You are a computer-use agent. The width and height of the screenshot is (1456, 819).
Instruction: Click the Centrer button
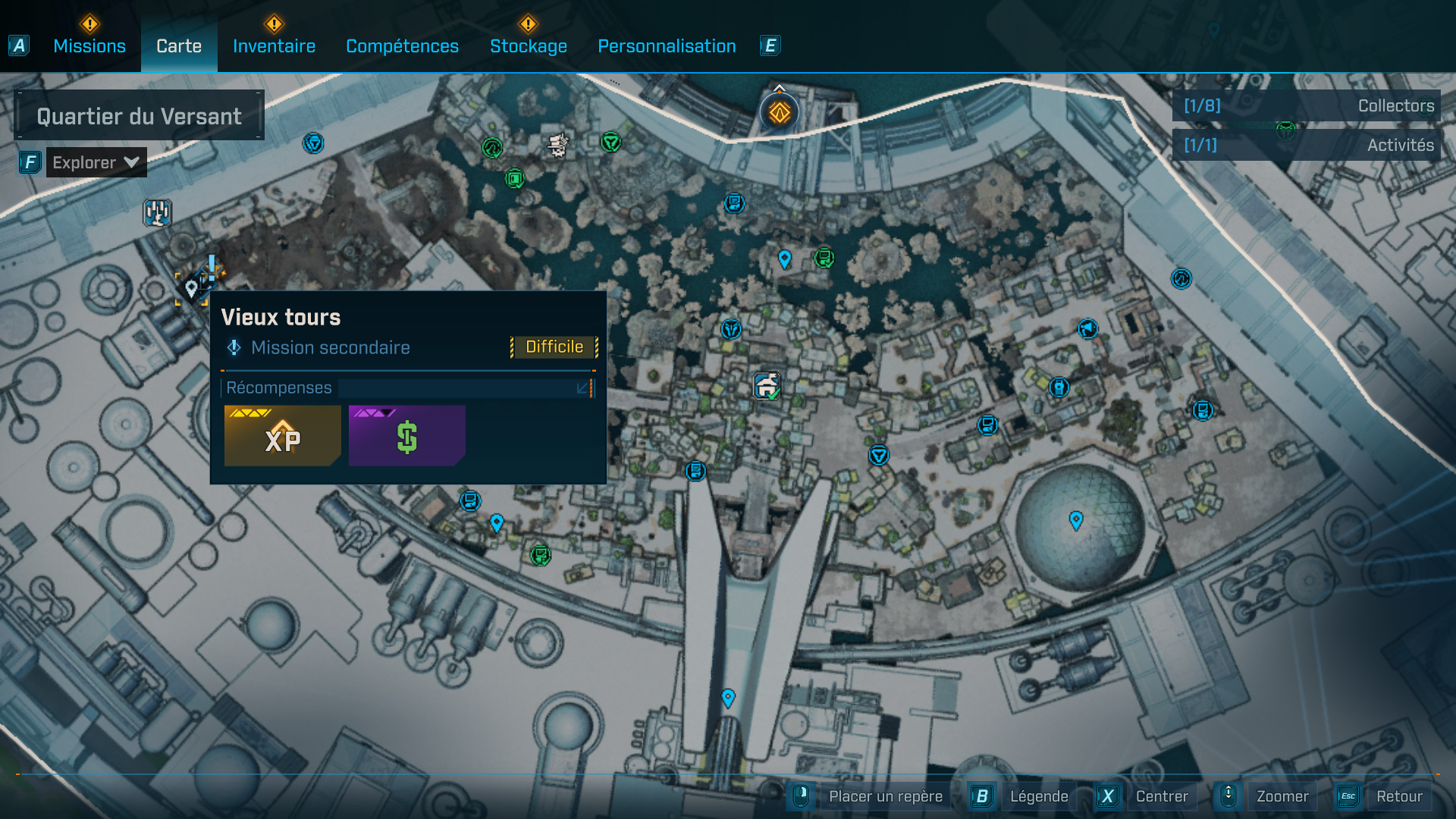pos(1161,796)
